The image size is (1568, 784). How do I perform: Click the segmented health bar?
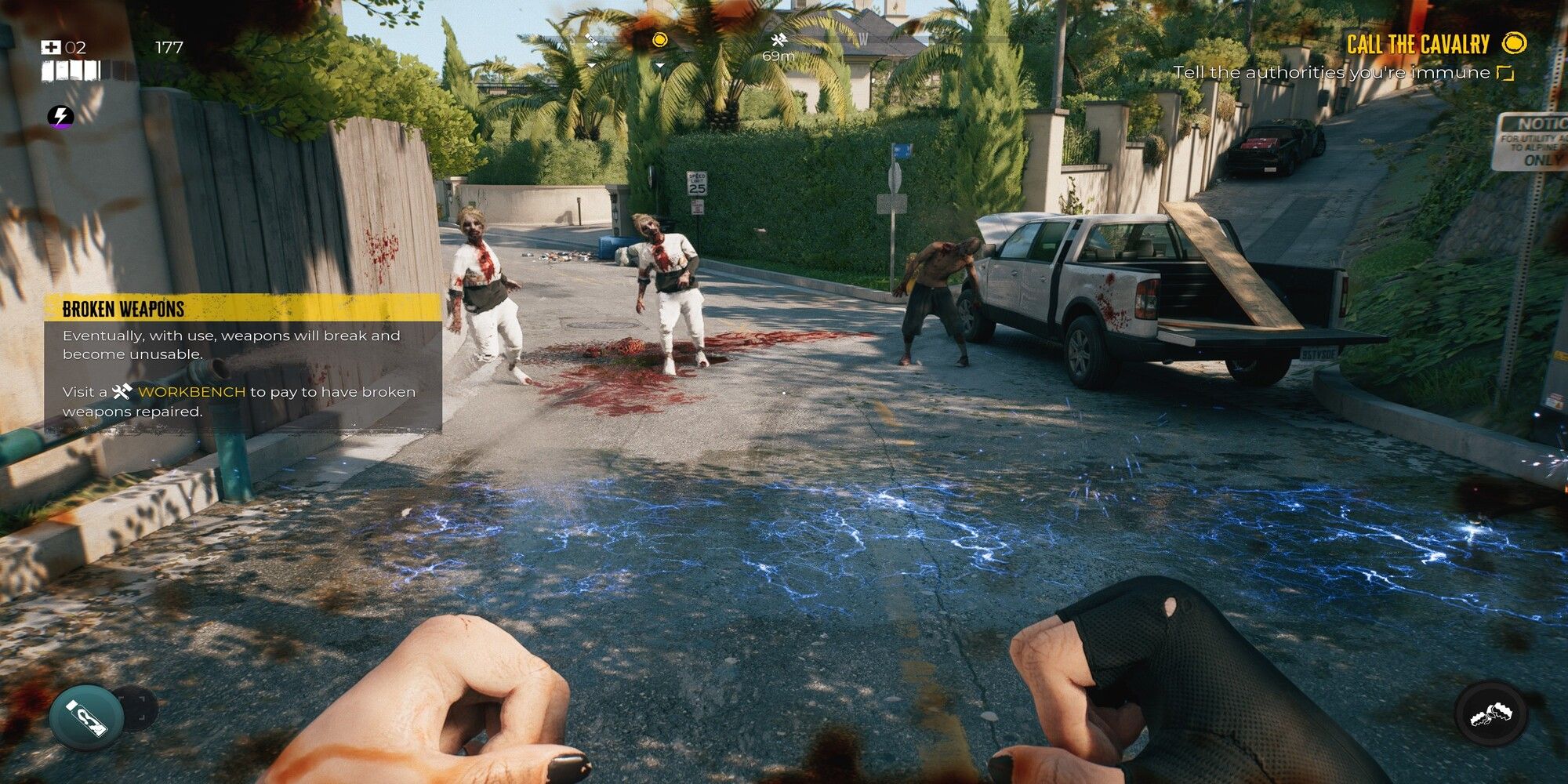click(x=71, y=70)
